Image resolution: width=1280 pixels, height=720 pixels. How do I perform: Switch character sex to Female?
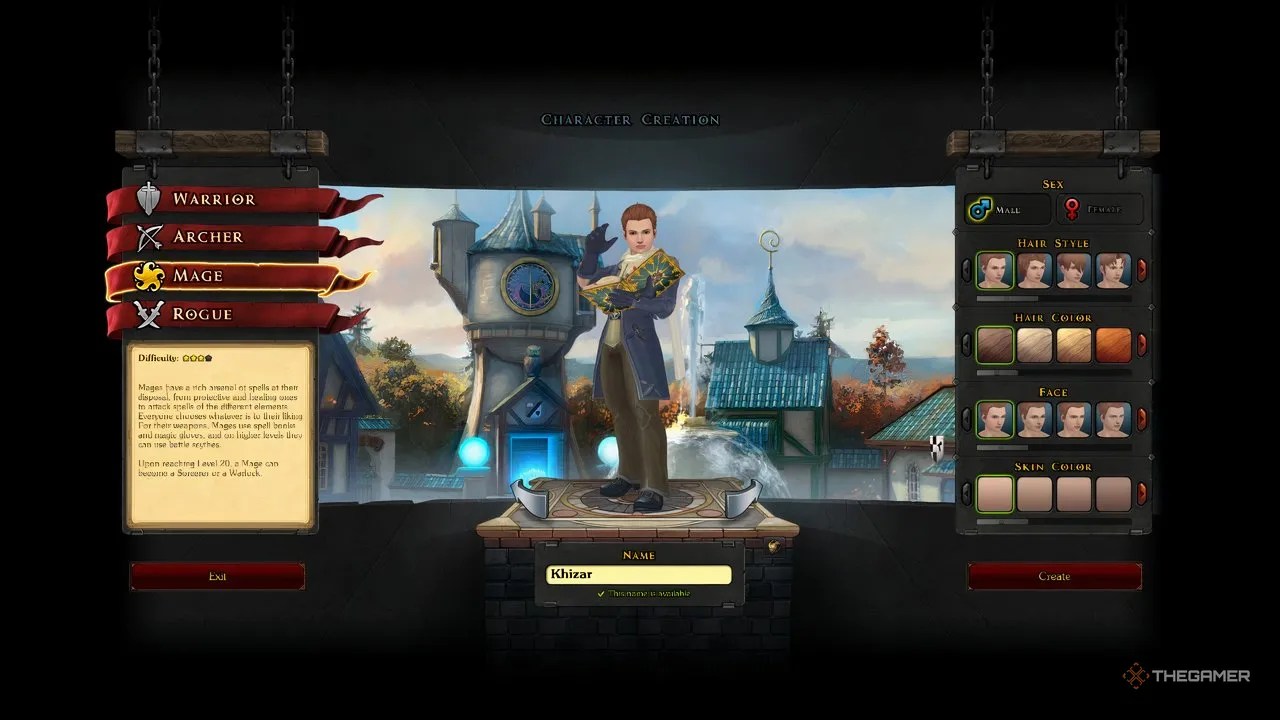(1100, 207)
